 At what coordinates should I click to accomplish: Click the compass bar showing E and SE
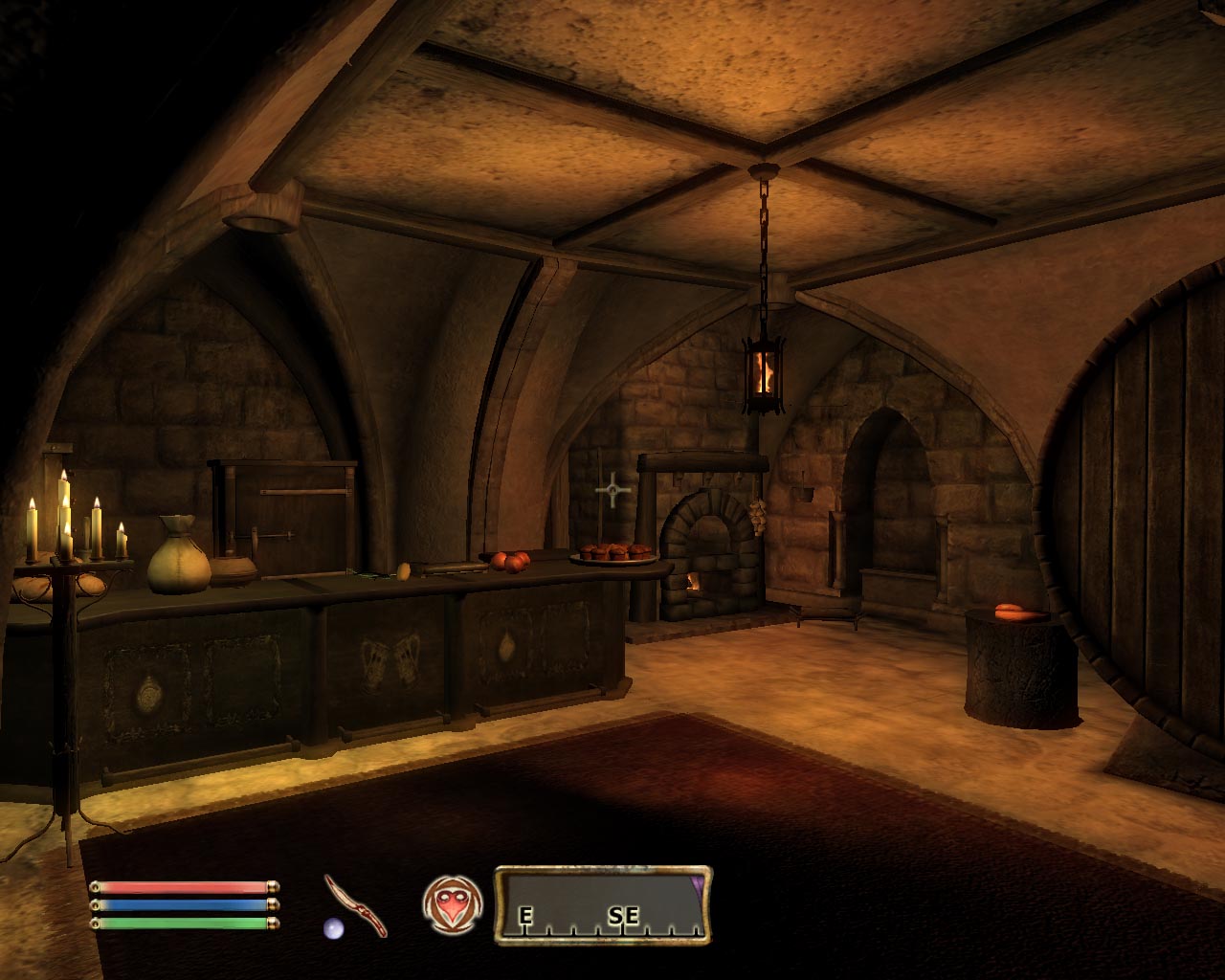[603, 905]
